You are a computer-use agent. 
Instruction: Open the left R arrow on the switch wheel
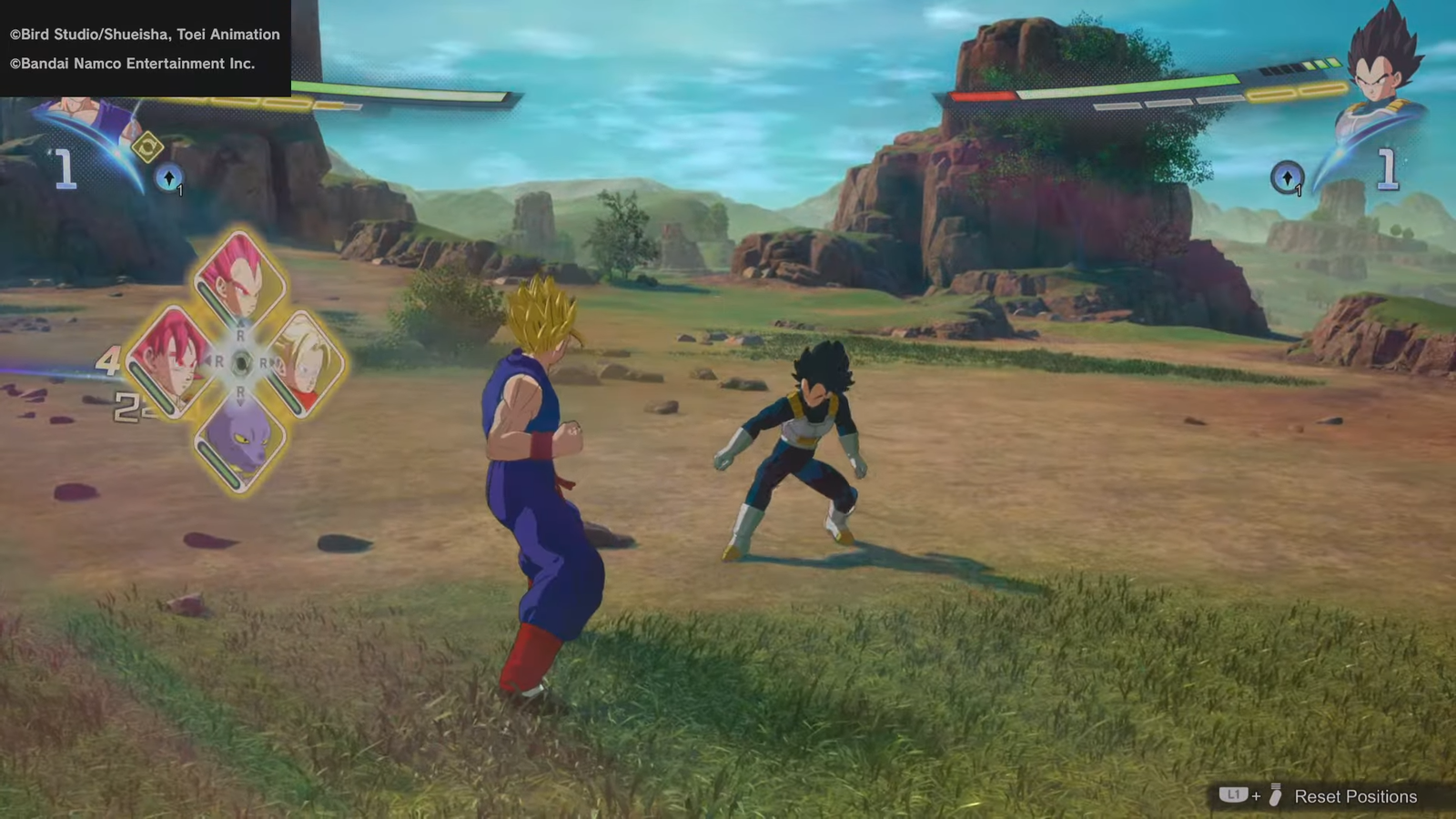click(218, 359)
